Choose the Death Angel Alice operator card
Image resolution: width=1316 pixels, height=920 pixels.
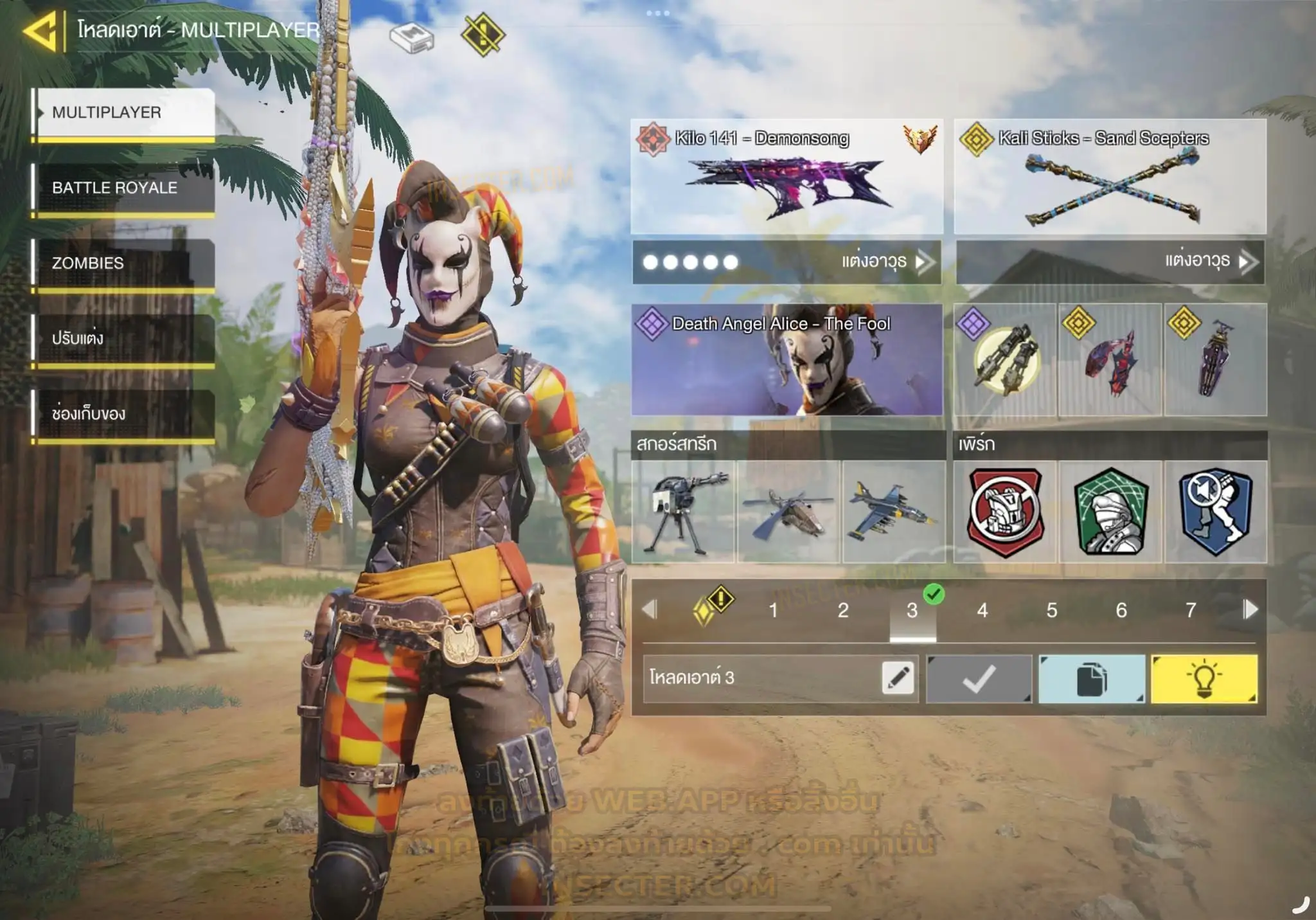(787, 360)
